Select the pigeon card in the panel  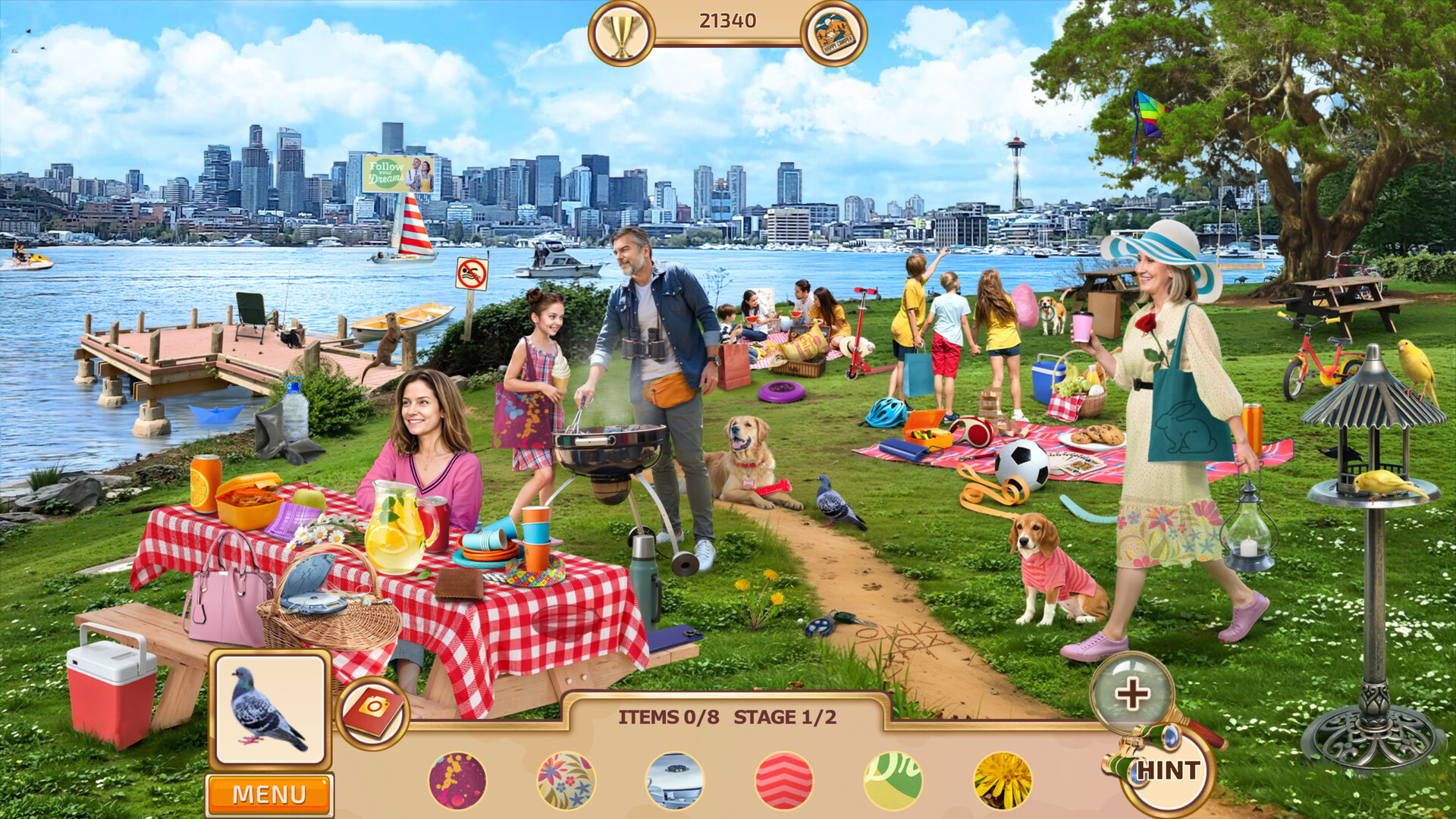coord(270,710)
